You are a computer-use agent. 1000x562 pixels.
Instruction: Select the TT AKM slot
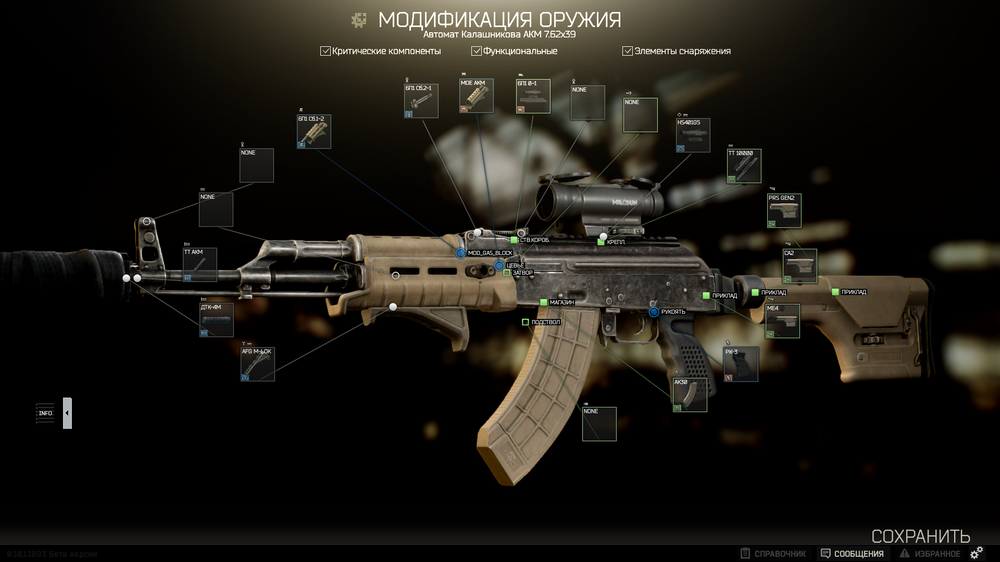200,264
